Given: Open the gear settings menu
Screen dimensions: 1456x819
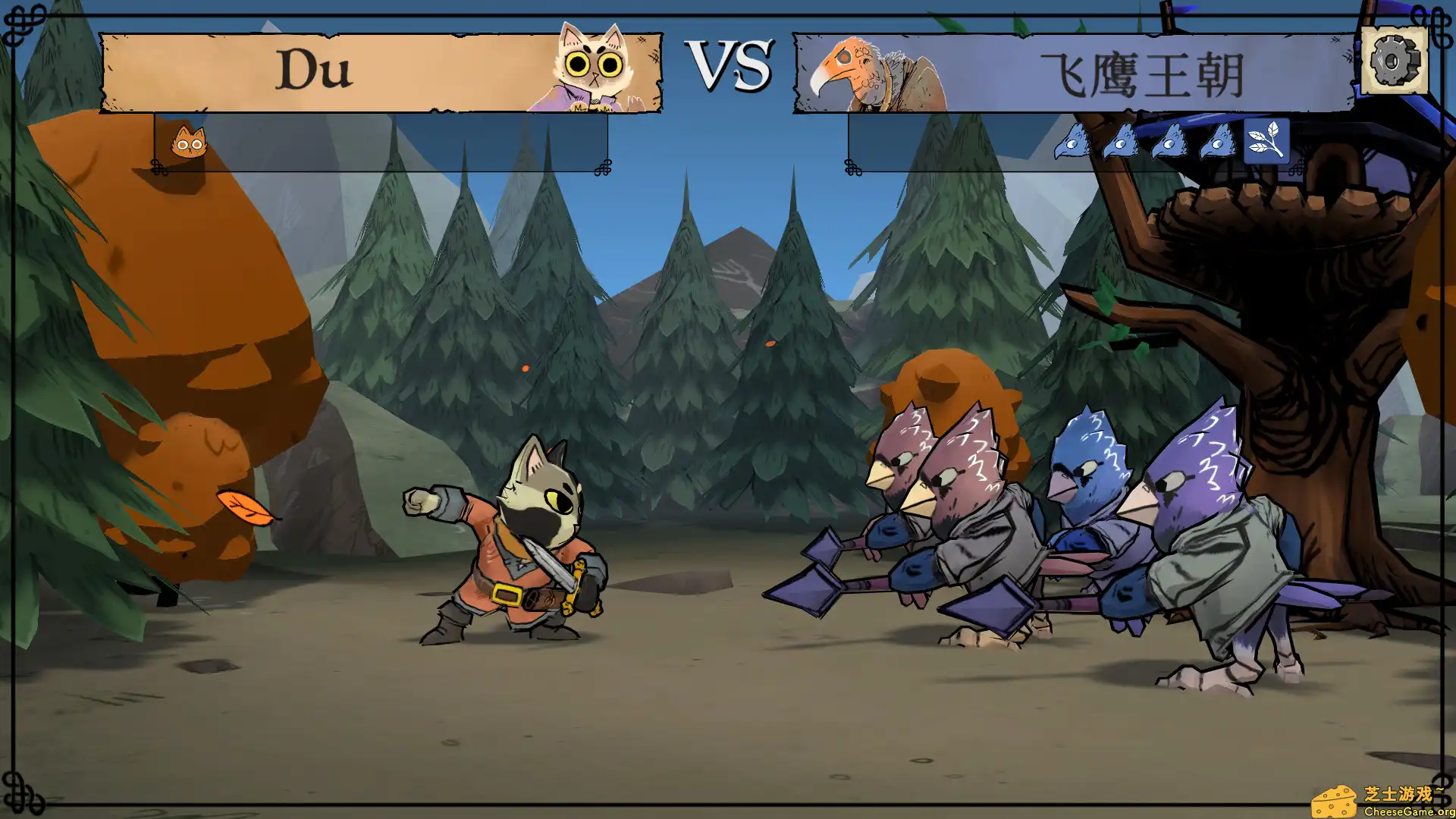Looking at the screenshot, I should pyautogui.click(x=1394, y=61).
